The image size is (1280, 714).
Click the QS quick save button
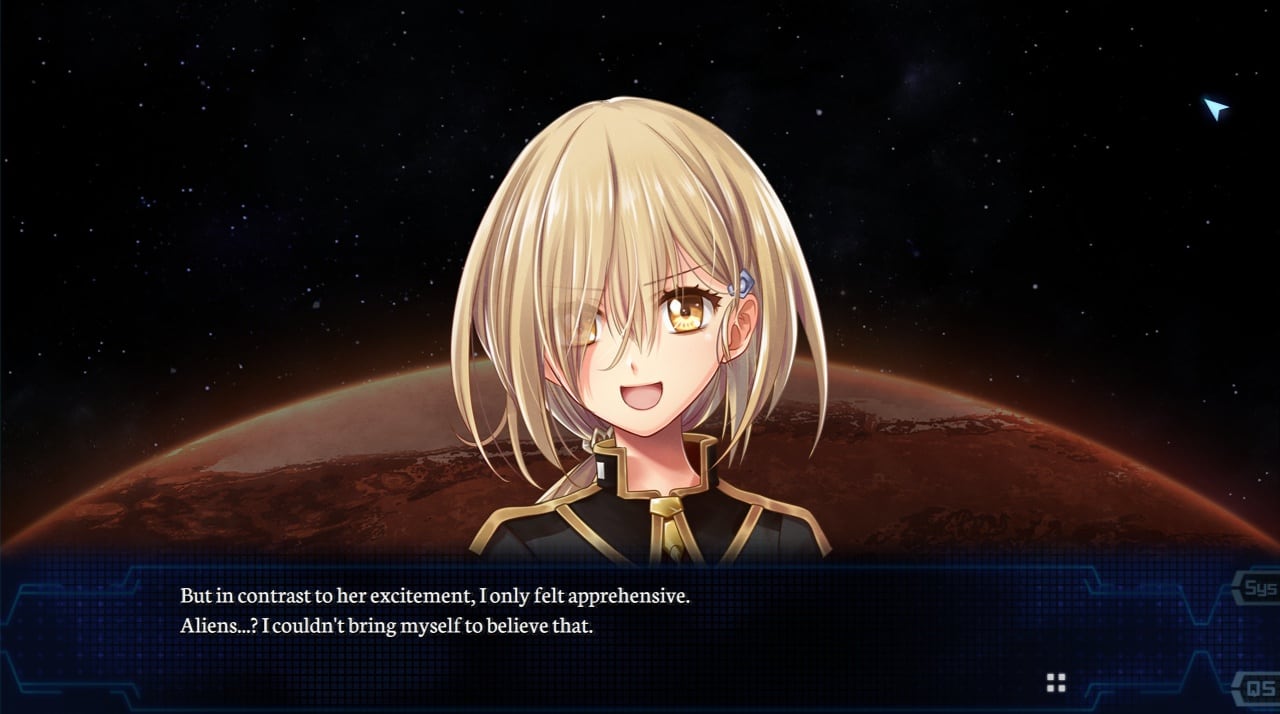[1260, 689]
